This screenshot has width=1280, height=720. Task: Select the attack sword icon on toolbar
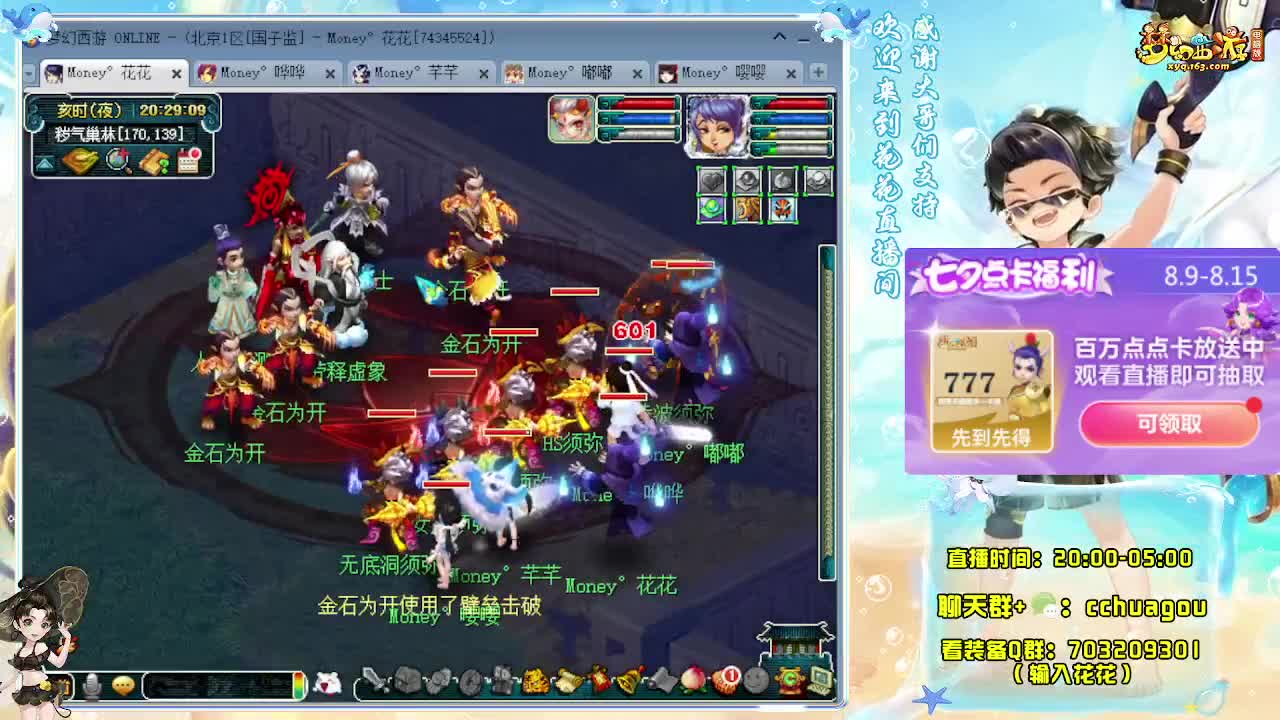[x=373, y=678]
